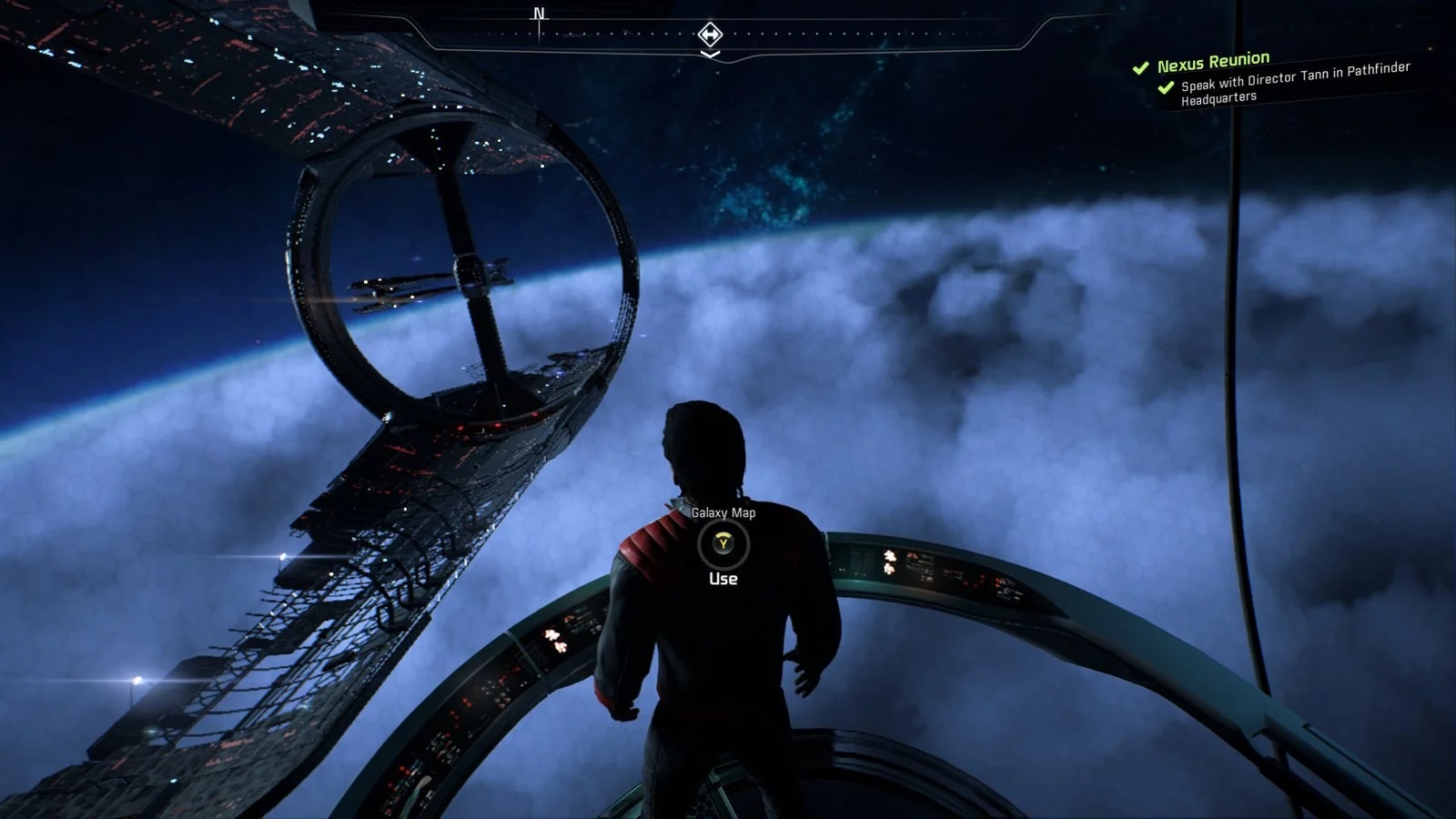Select the Nexus Reunion quest tracker
Screen dimensions: 1456x819
[x=1213, y=63]
